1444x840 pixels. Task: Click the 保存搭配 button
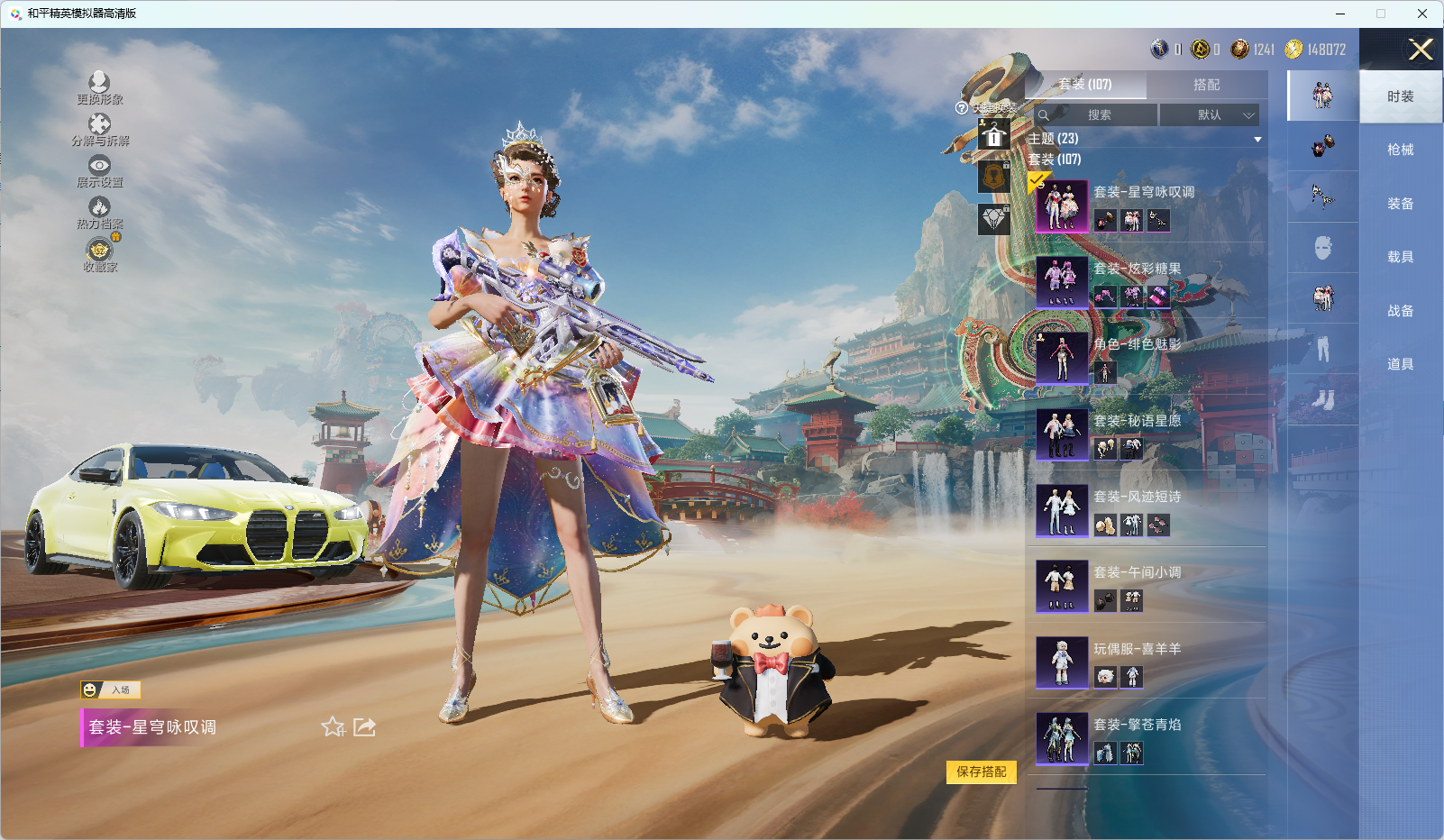(x=981, y=772)
